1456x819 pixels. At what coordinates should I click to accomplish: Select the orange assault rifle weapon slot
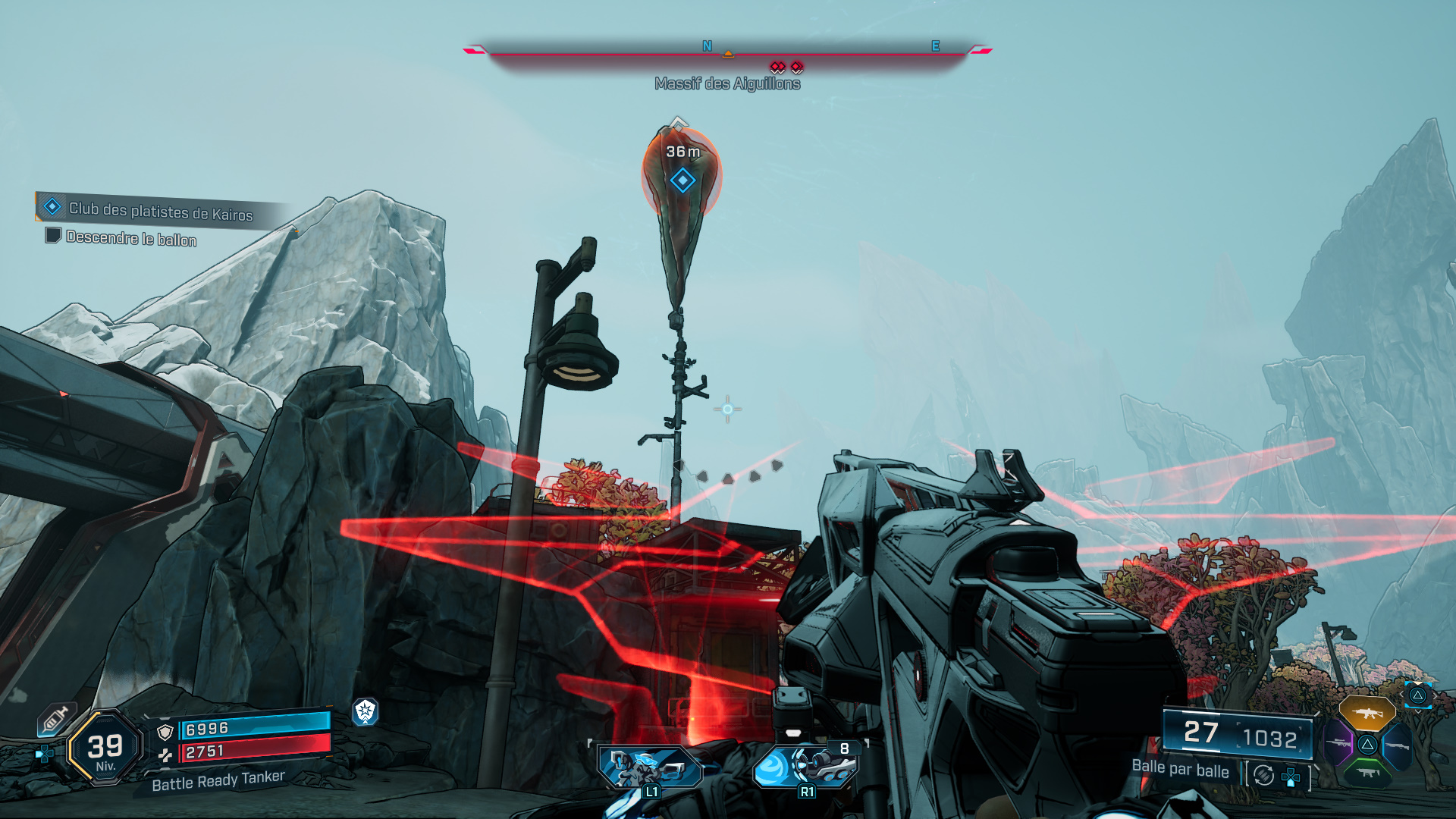pos(1367,714)
